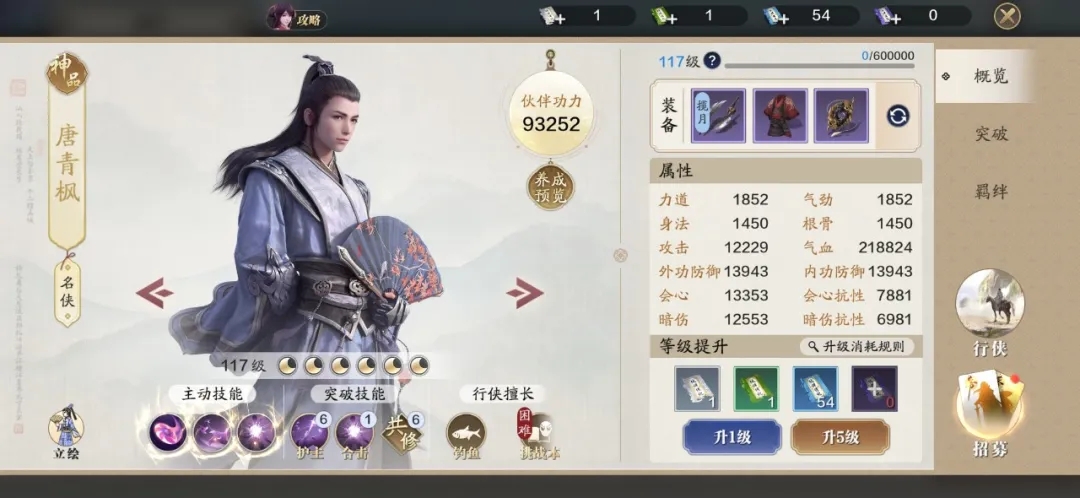Switch to the 突破 tab

pos(991,134)
